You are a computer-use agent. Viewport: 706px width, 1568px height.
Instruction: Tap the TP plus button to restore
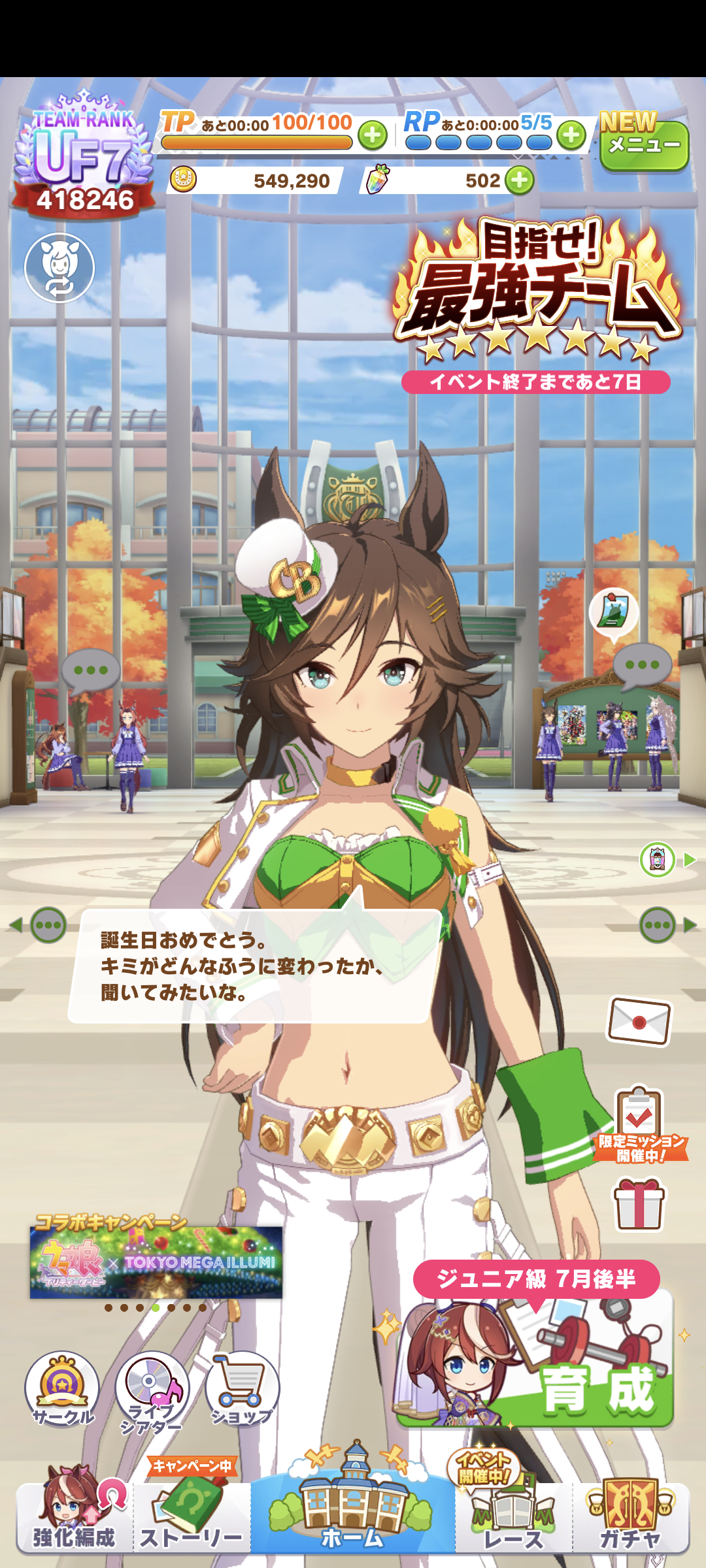[x=373, y=136]
